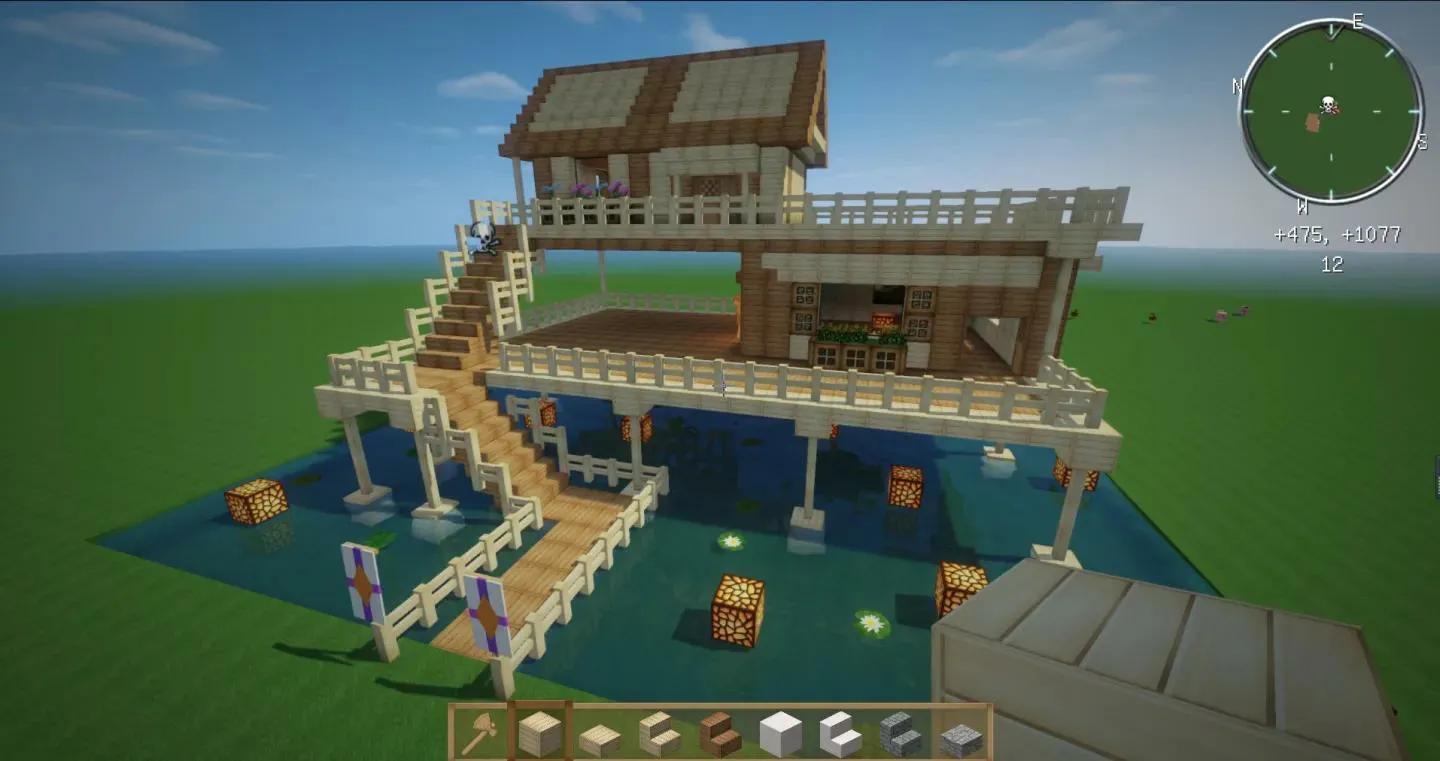Select the white full block slot
Screen dimensions: 1440x761
click(x=781, y=735)
